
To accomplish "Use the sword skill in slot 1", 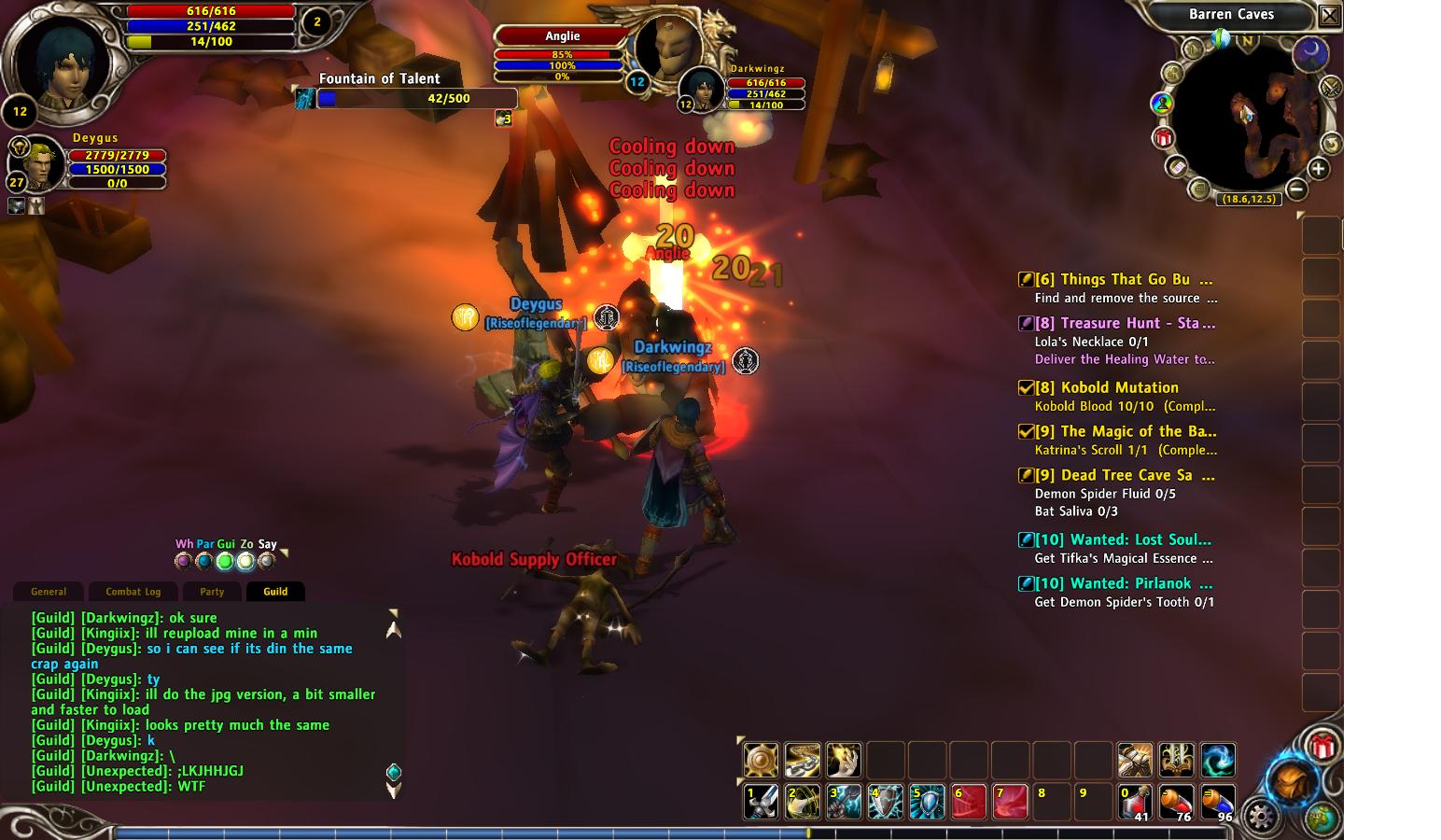I will (x=761, y=802).
